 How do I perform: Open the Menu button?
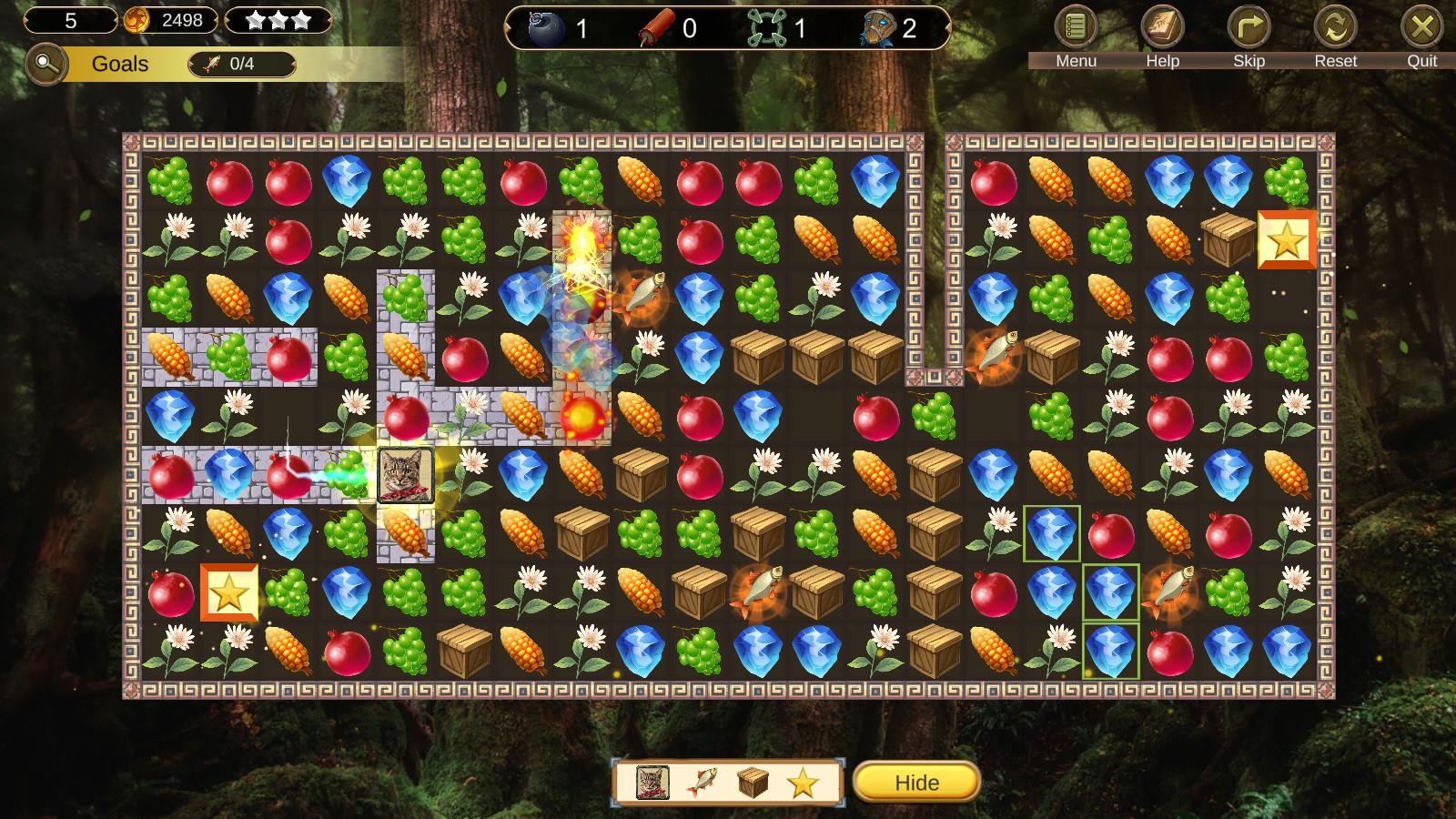point(1076,28)
